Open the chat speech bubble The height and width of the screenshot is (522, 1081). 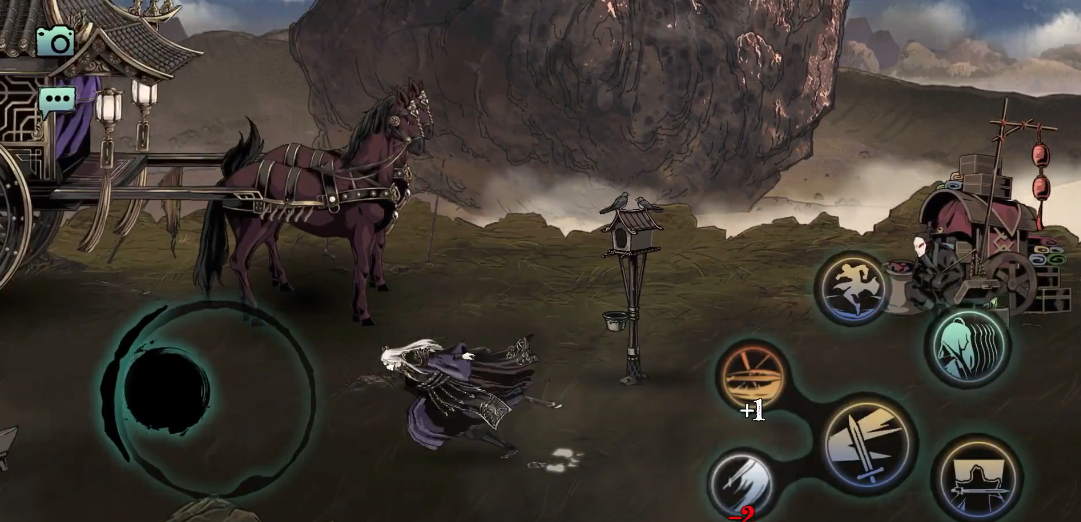(x=56, y=101)
